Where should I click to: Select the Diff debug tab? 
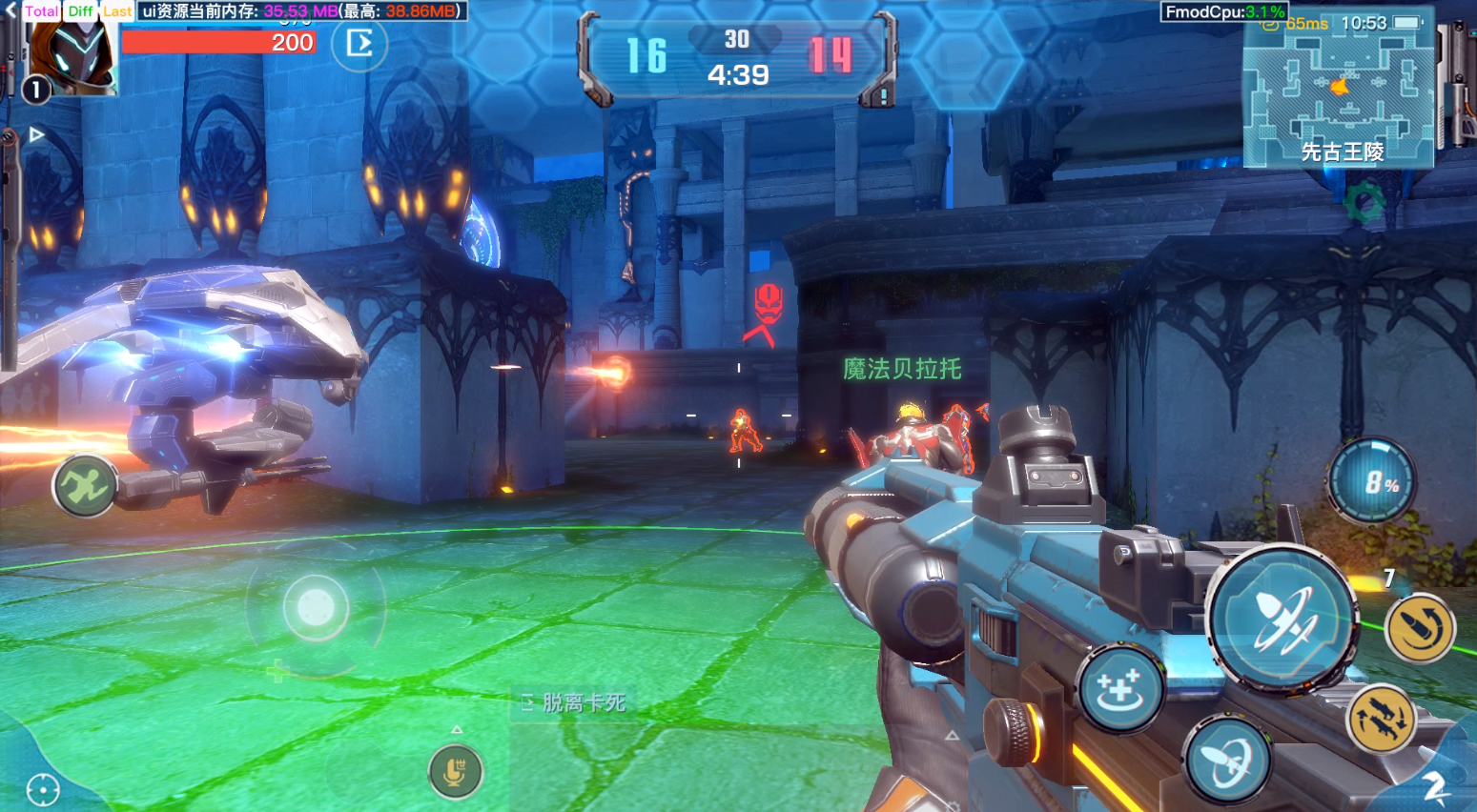81,11
